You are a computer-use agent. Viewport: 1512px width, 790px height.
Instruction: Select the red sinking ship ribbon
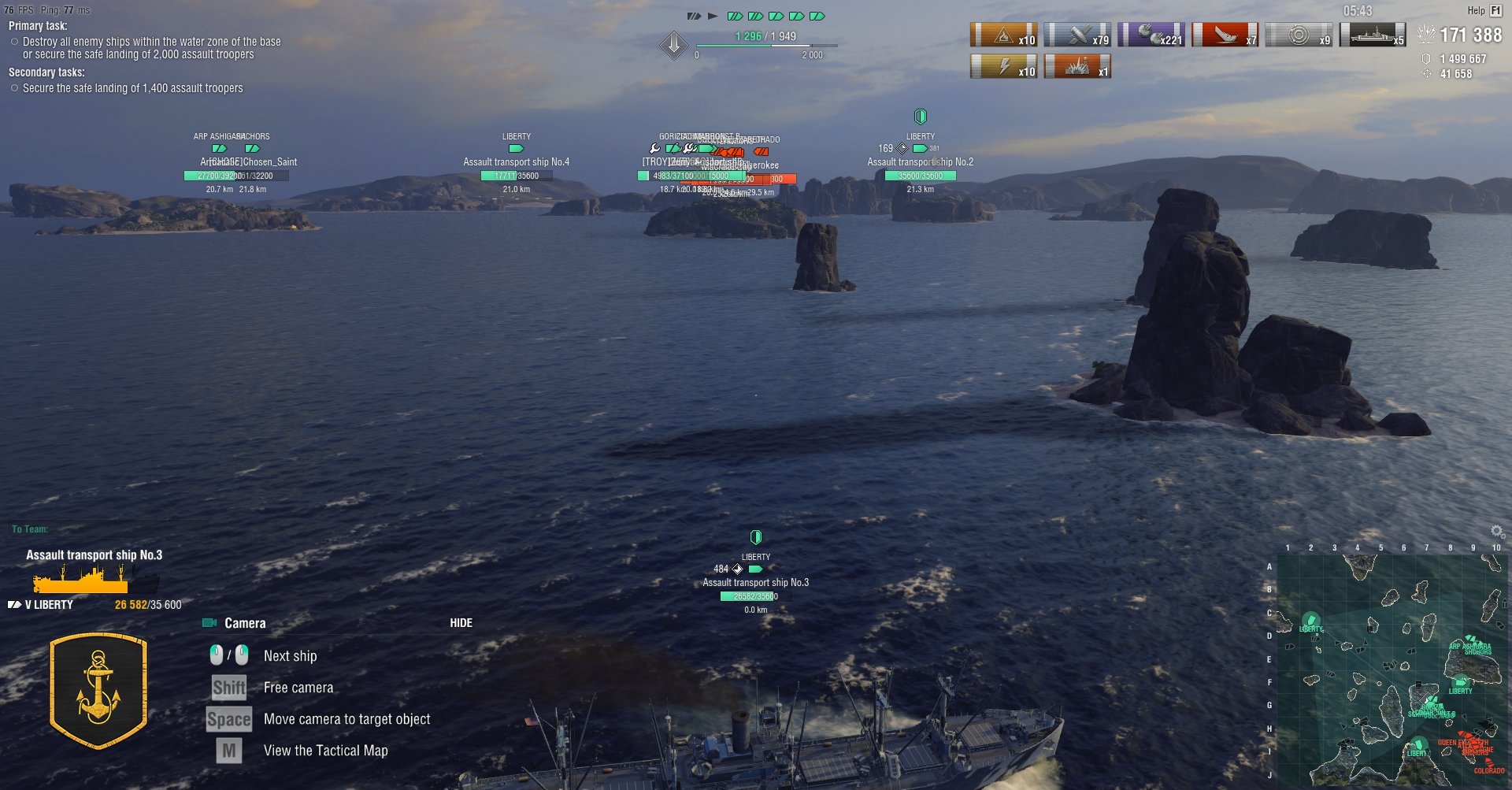coord(1225,35)
